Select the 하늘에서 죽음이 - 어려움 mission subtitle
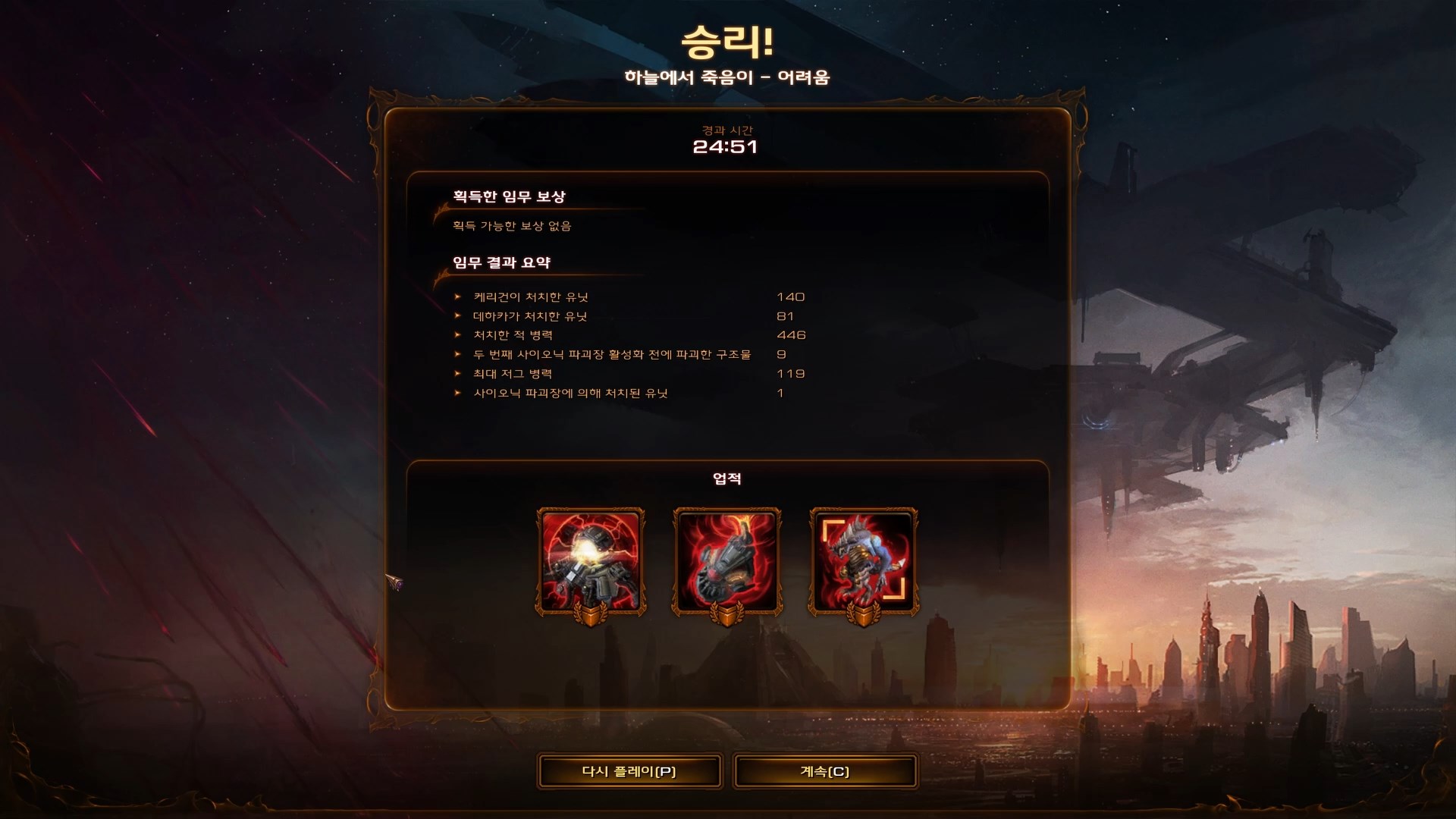The width and height of the screenshot is (1456, 819). (727, 76)
